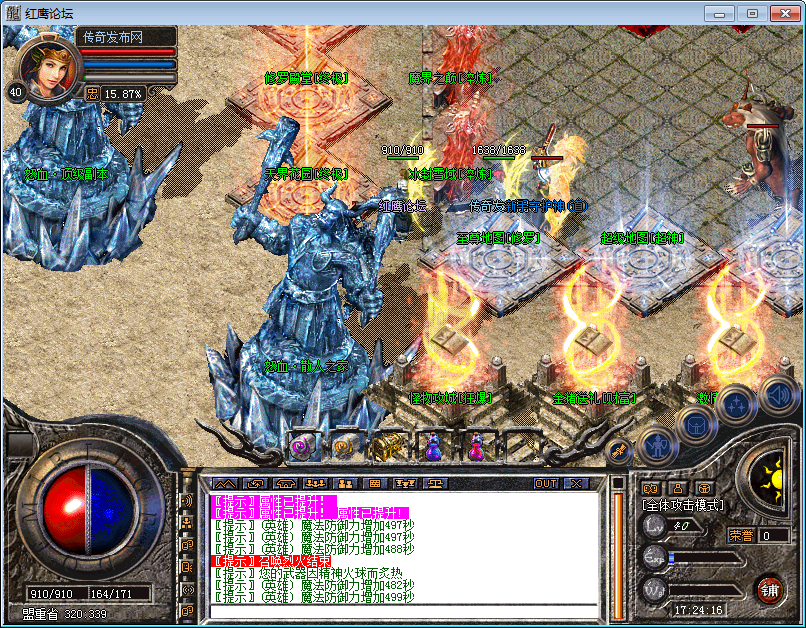The height and width of the screenshot is (628, 806).
Task: Click the 全体攻击模式 attack mode label
Action: point(683,506)
